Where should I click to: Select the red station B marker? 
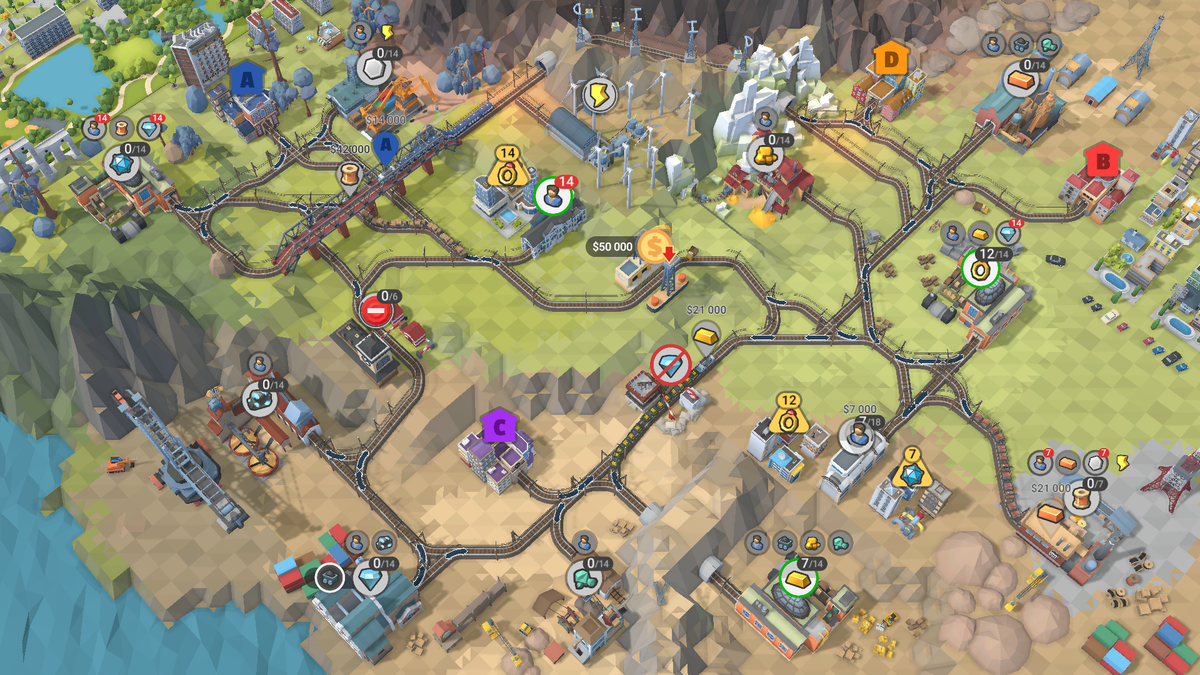tap(1103, 160)
